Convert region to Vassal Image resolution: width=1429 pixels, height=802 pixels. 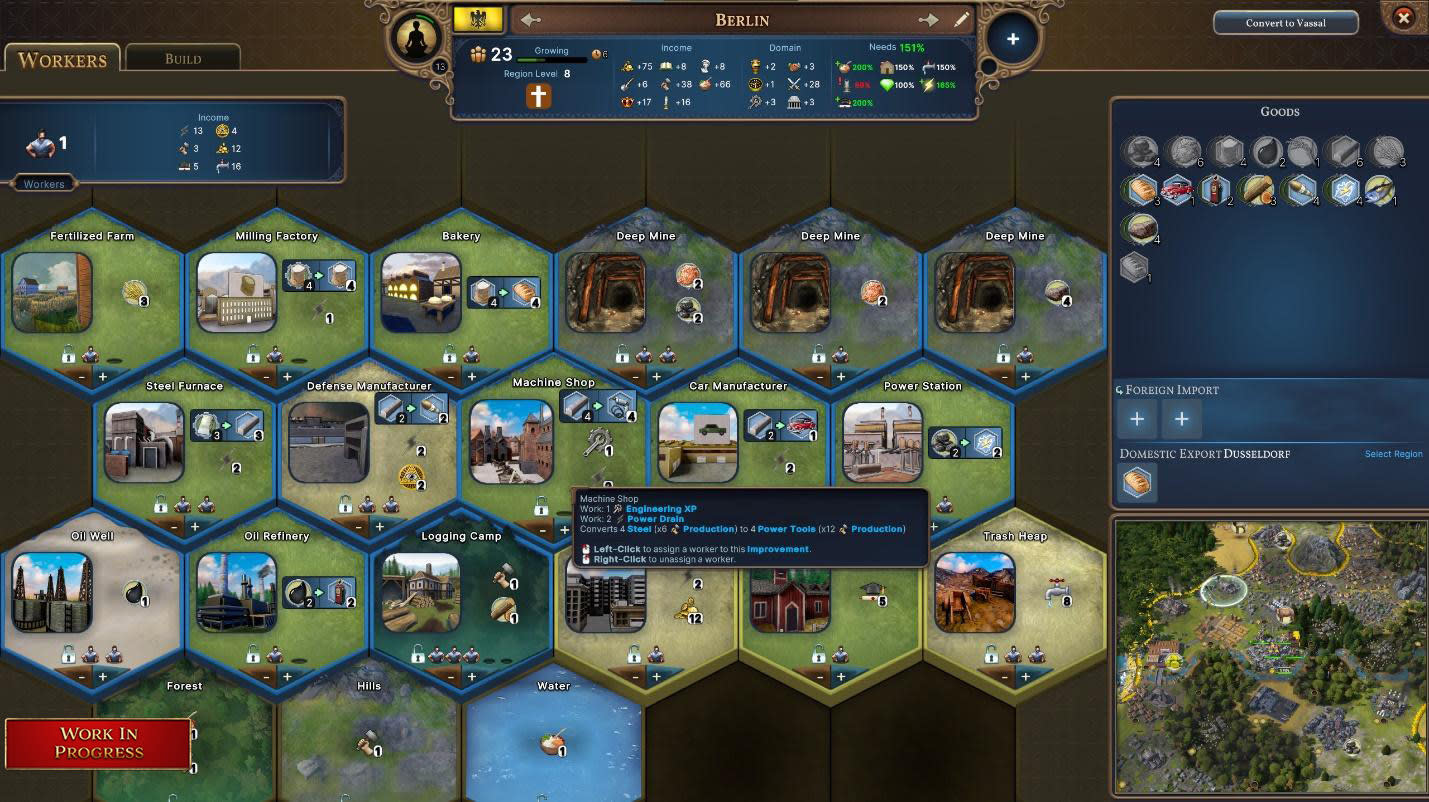pyautogui.click(x=1285, y=23)
